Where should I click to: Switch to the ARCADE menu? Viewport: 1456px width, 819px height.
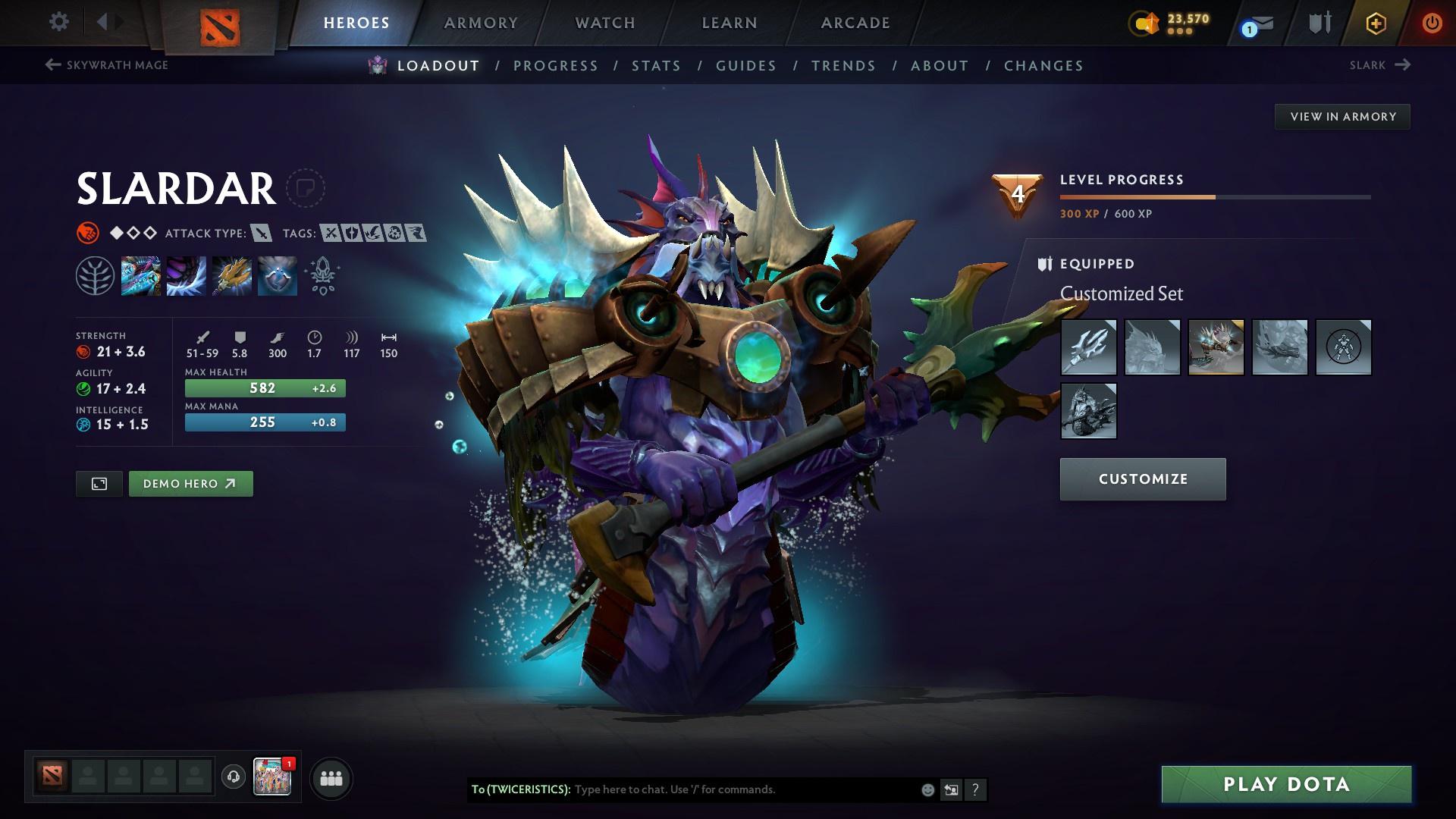click(855, 23)
